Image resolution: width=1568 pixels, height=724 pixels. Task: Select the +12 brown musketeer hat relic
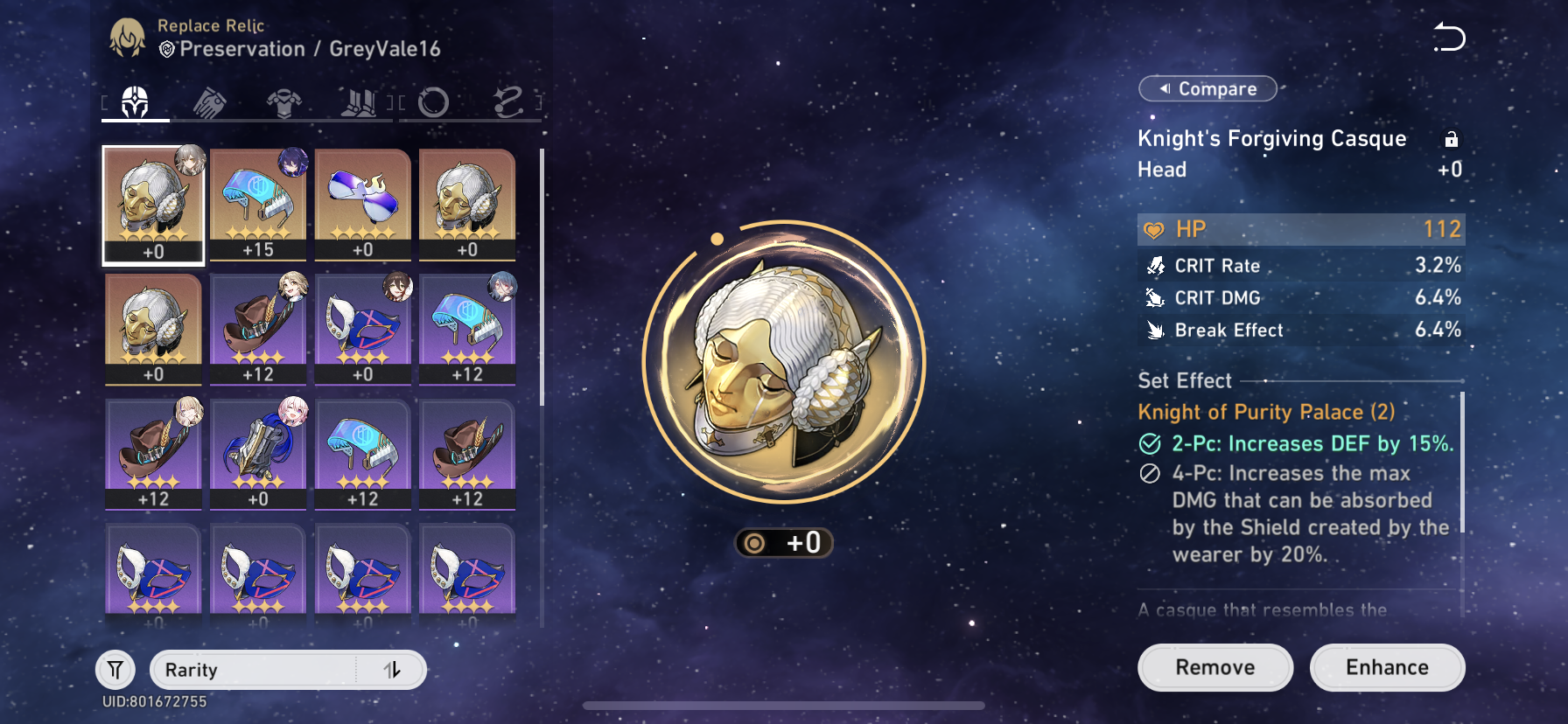pos(257,328)
